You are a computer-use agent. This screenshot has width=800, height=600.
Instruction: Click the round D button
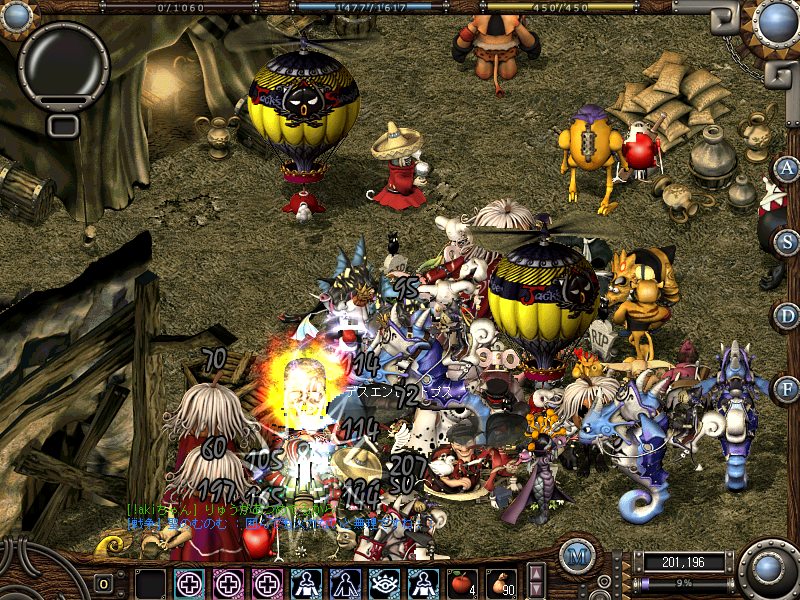point(787,315)
